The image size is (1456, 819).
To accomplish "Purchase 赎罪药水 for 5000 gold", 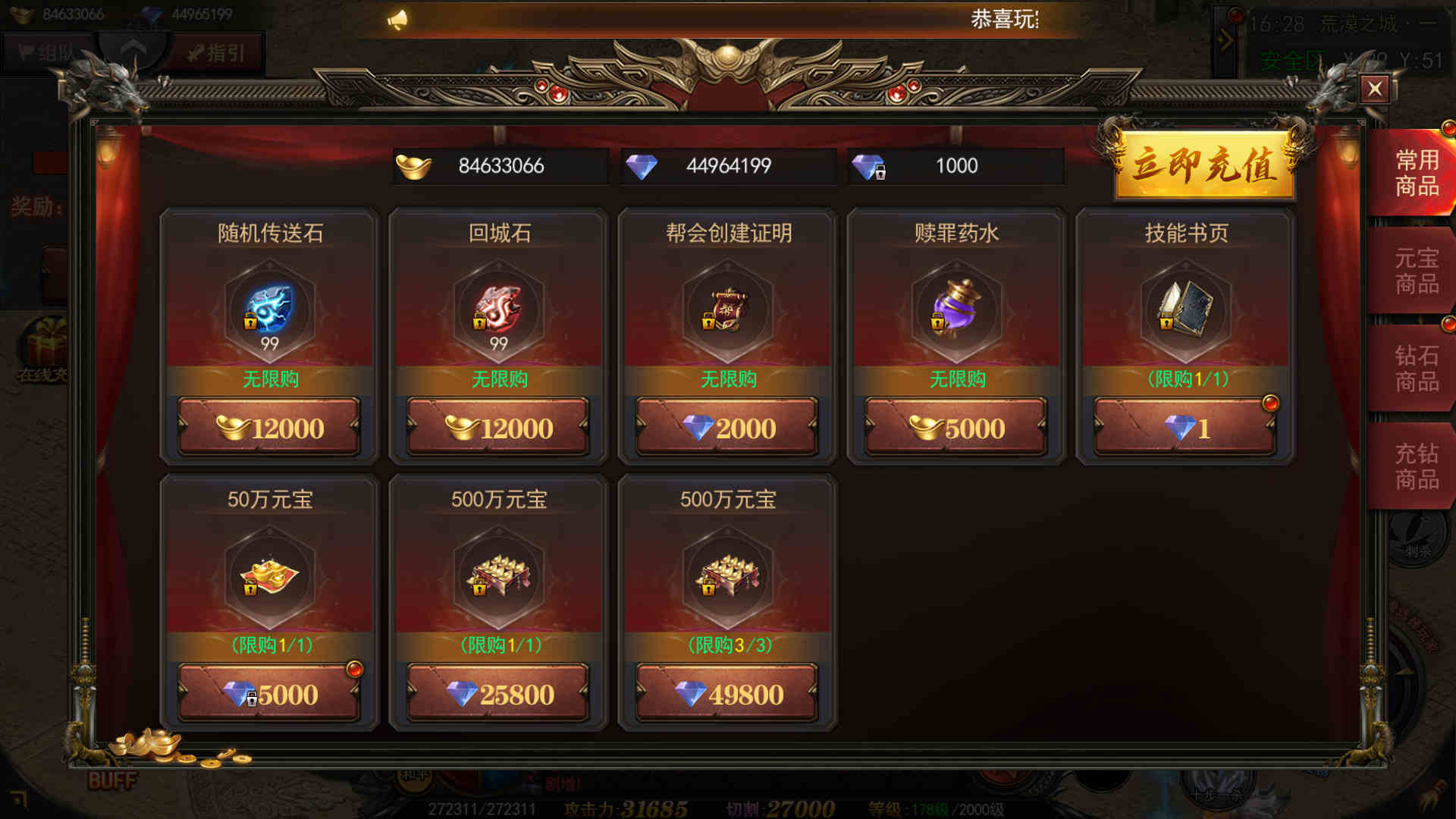I will point(956,428).
